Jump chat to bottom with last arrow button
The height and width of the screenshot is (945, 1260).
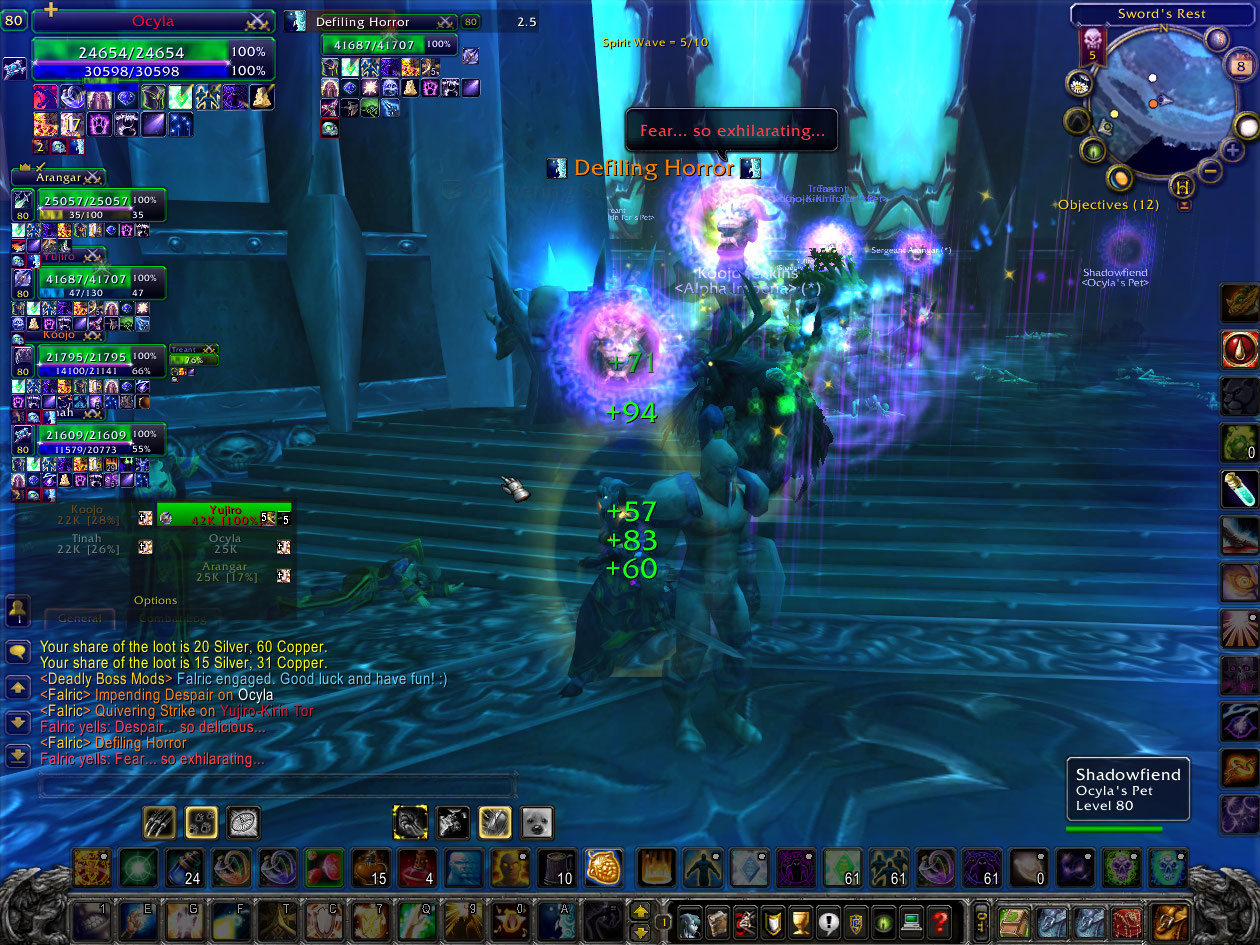(x=17, y=757)
